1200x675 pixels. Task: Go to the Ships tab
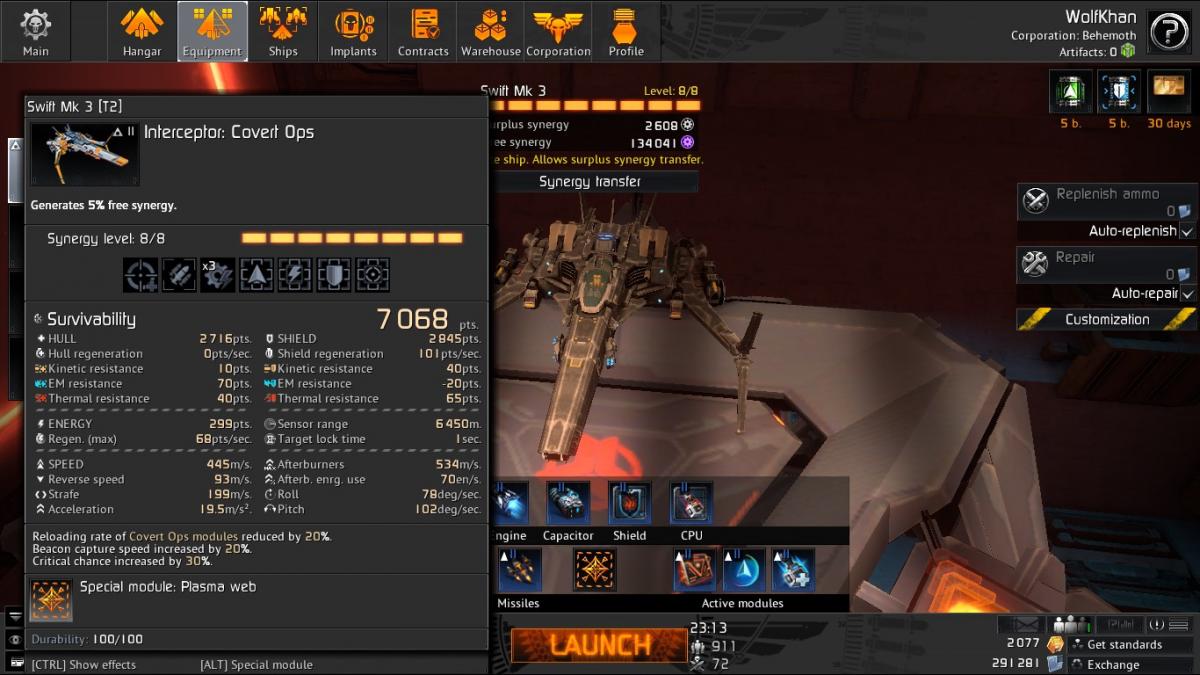283,31
